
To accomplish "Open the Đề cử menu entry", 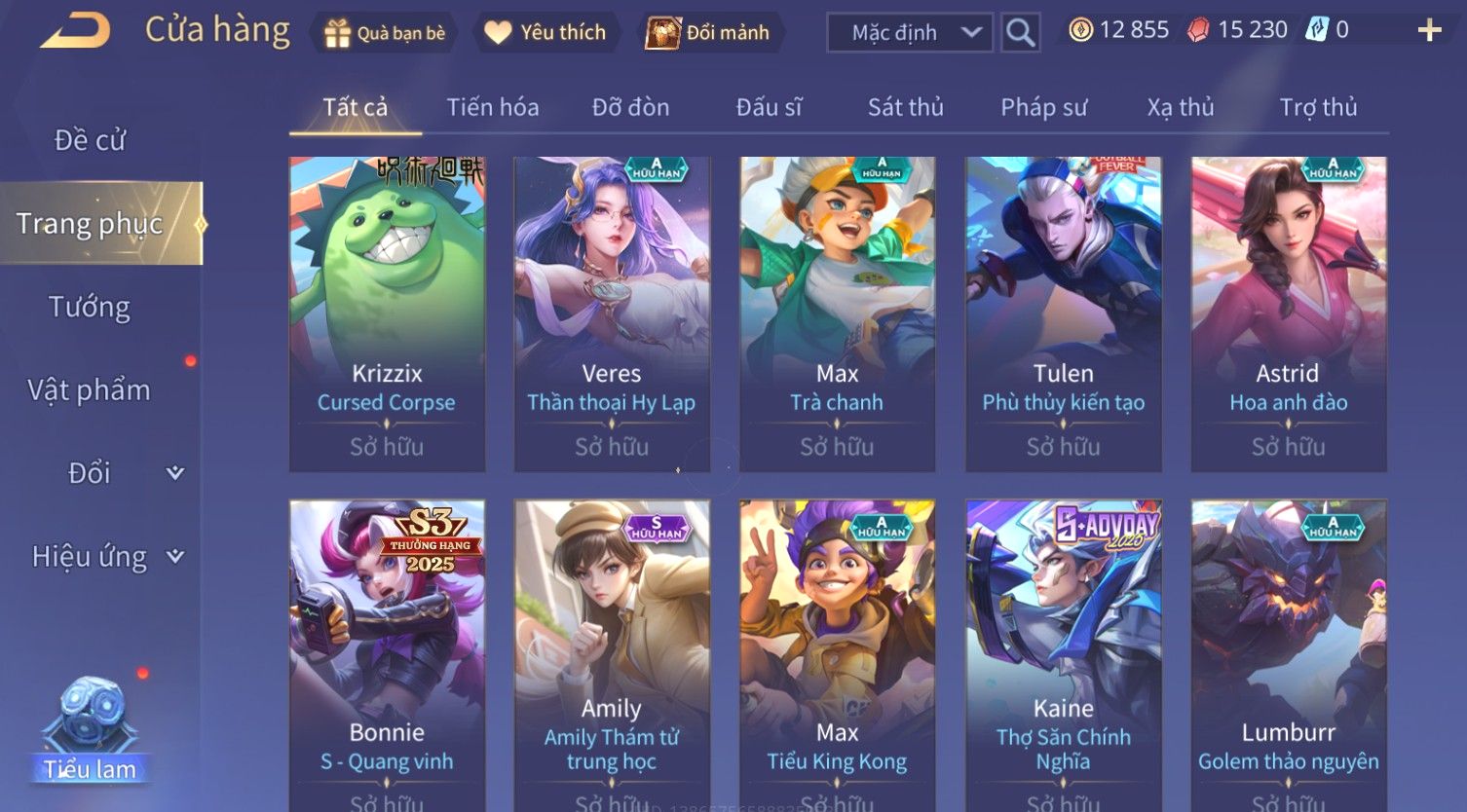I will (x=90, y=140).
